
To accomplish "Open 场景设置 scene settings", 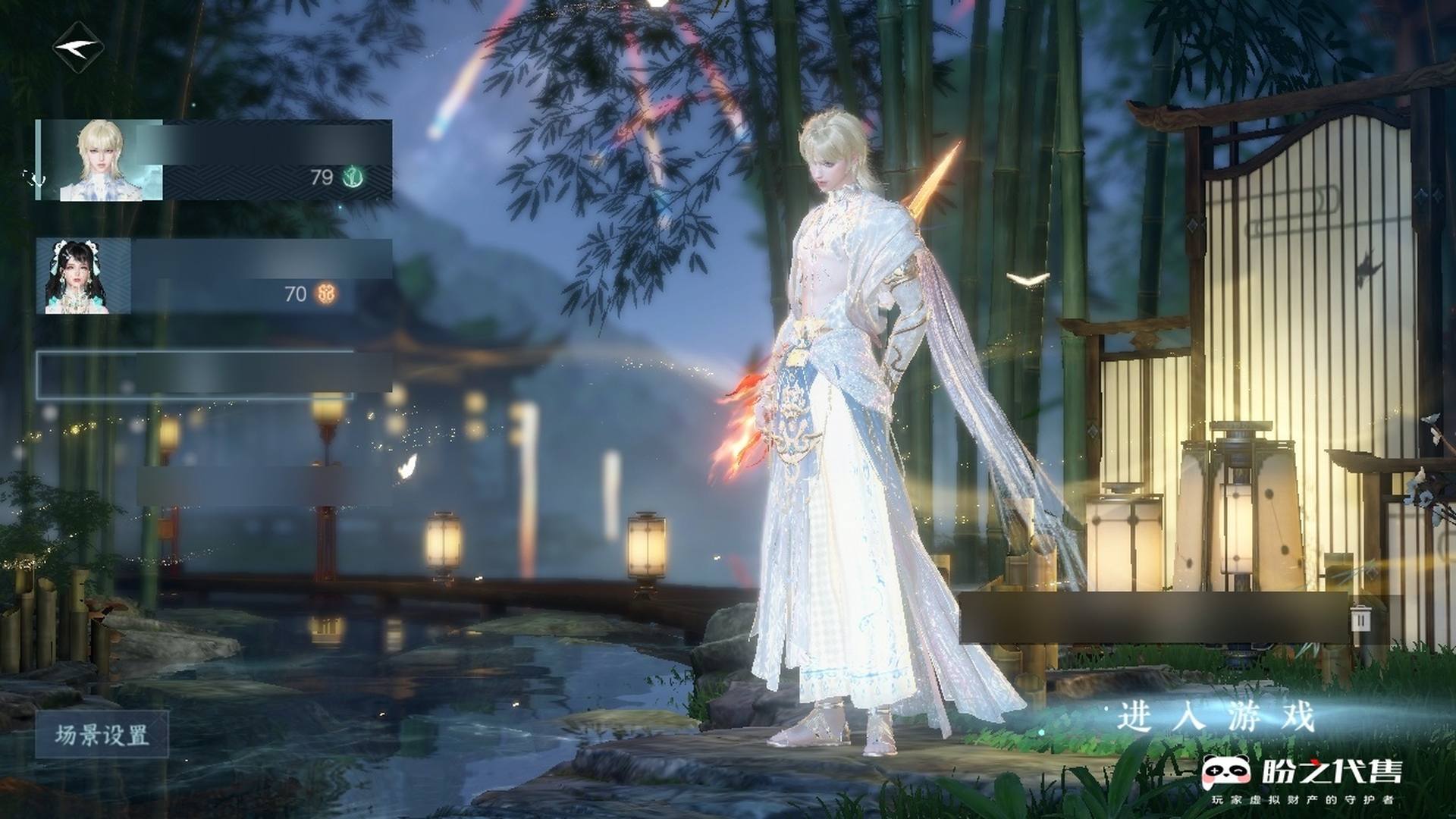I will [x=102, y=735].
